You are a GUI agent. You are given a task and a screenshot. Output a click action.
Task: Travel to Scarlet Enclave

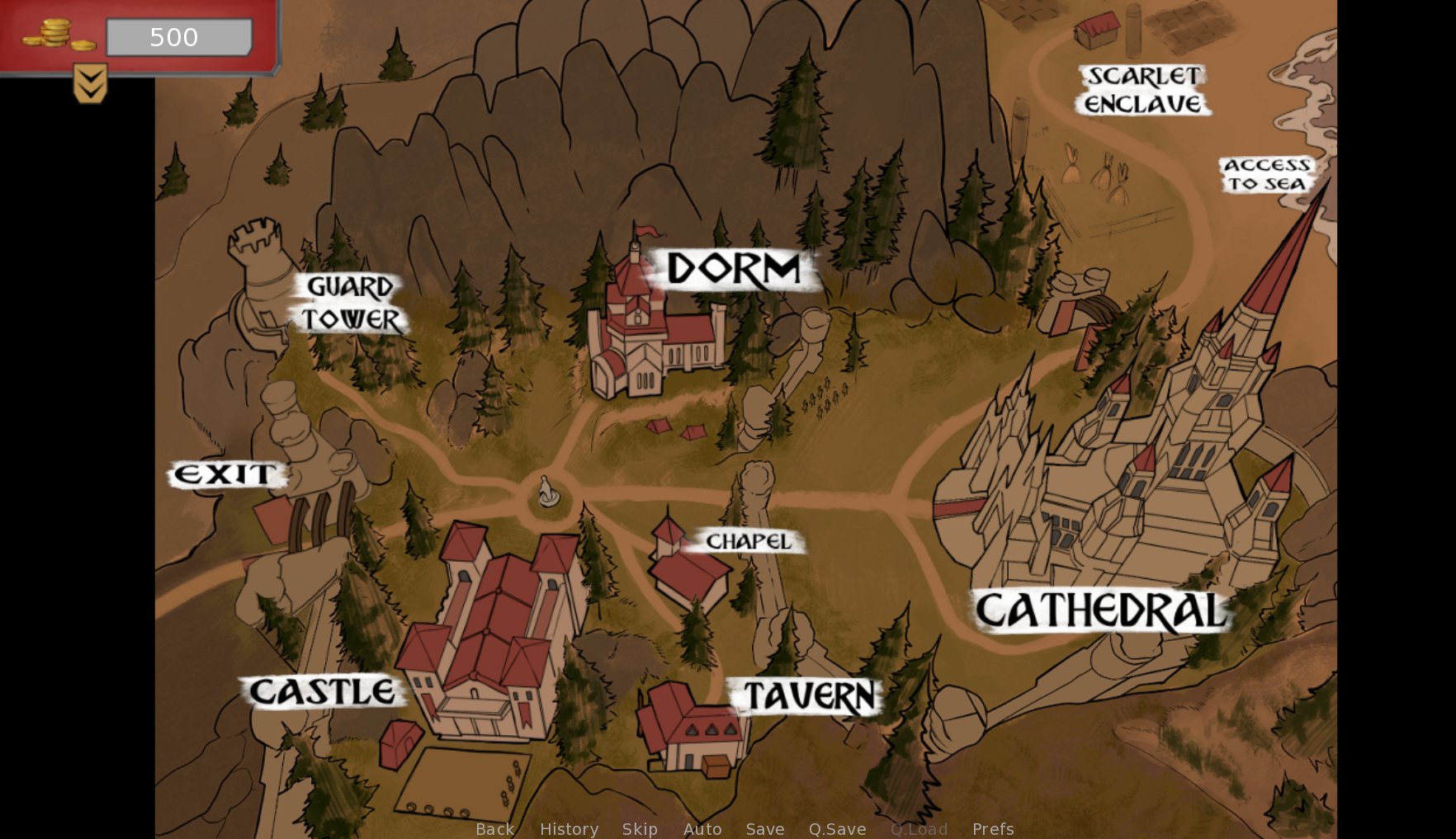point(1143,89)
